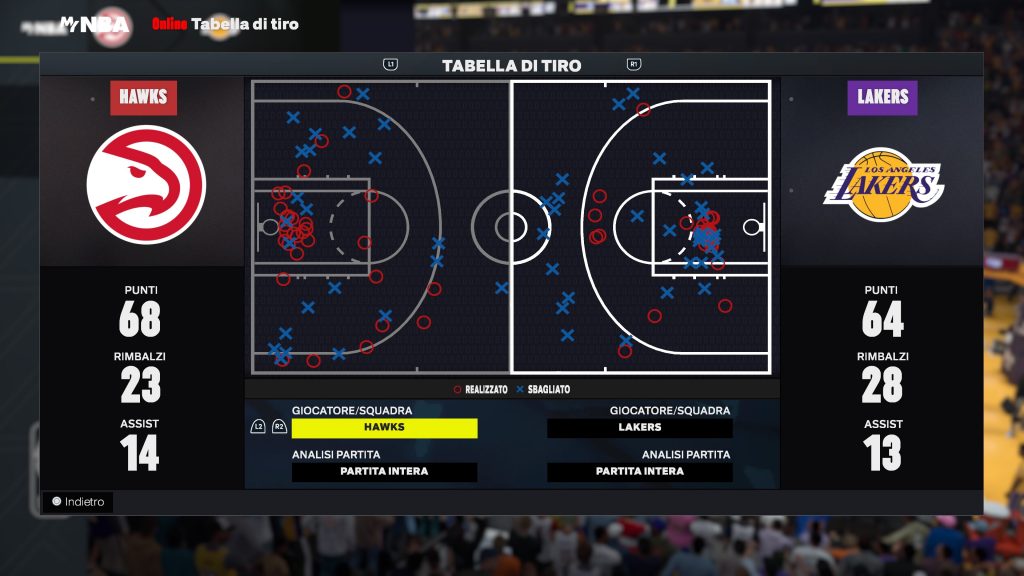
Task: Go back with the Indietro button
Action: [78, 502]
